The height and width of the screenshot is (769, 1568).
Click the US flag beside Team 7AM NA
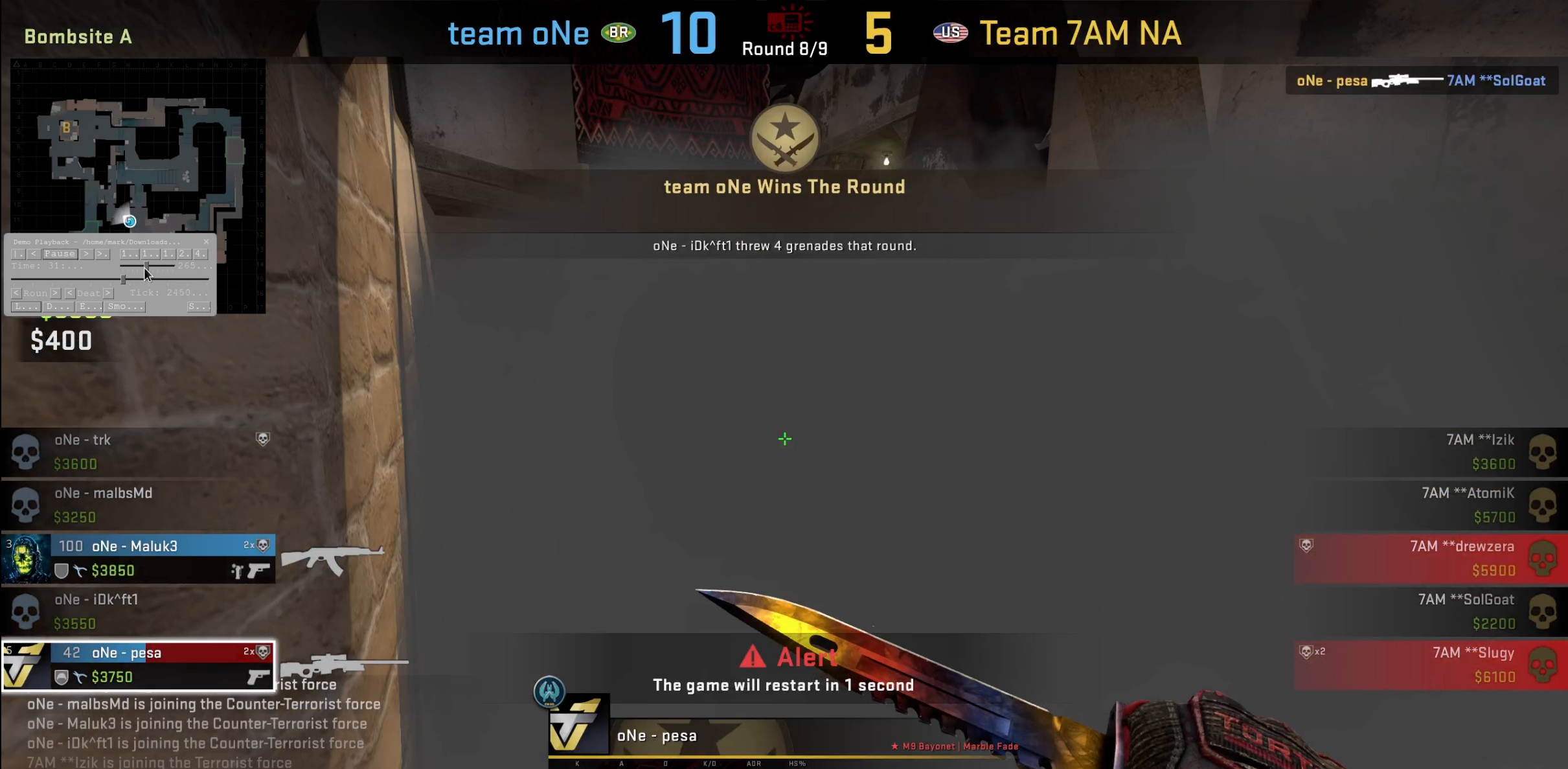[950, 32]
